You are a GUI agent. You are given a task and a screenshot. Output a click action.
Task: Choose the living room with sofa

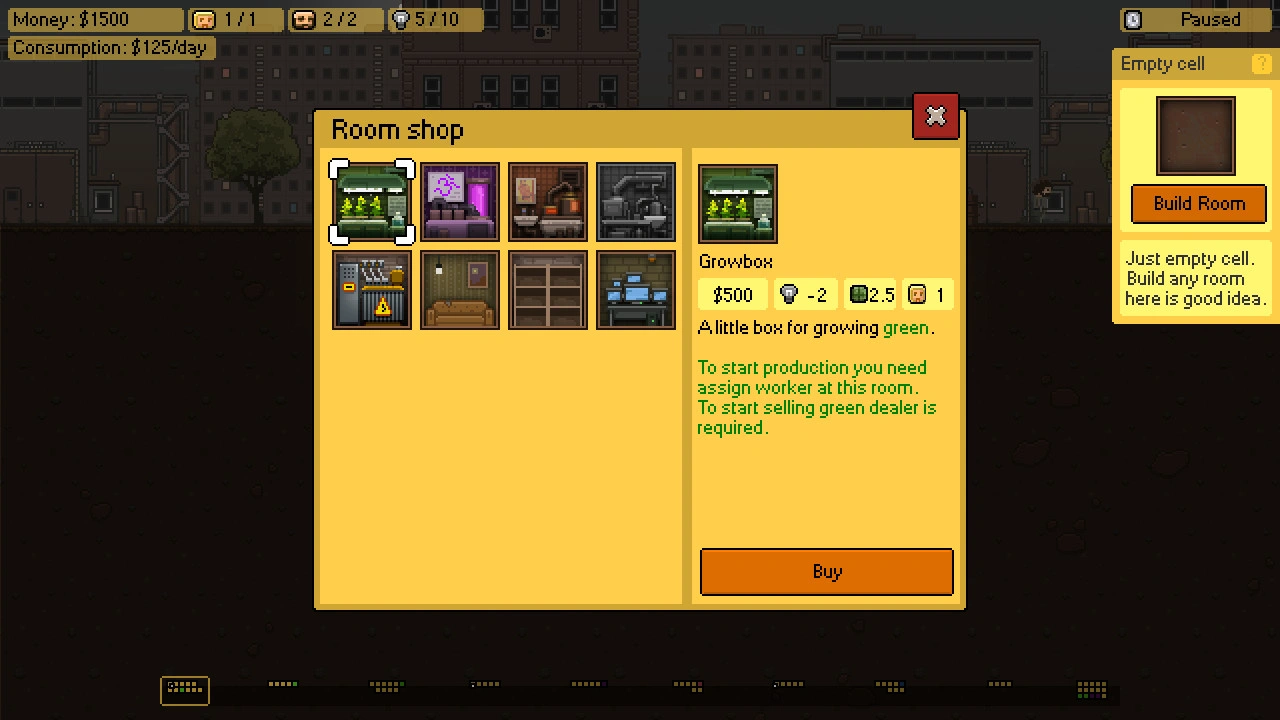coord(460,291)
